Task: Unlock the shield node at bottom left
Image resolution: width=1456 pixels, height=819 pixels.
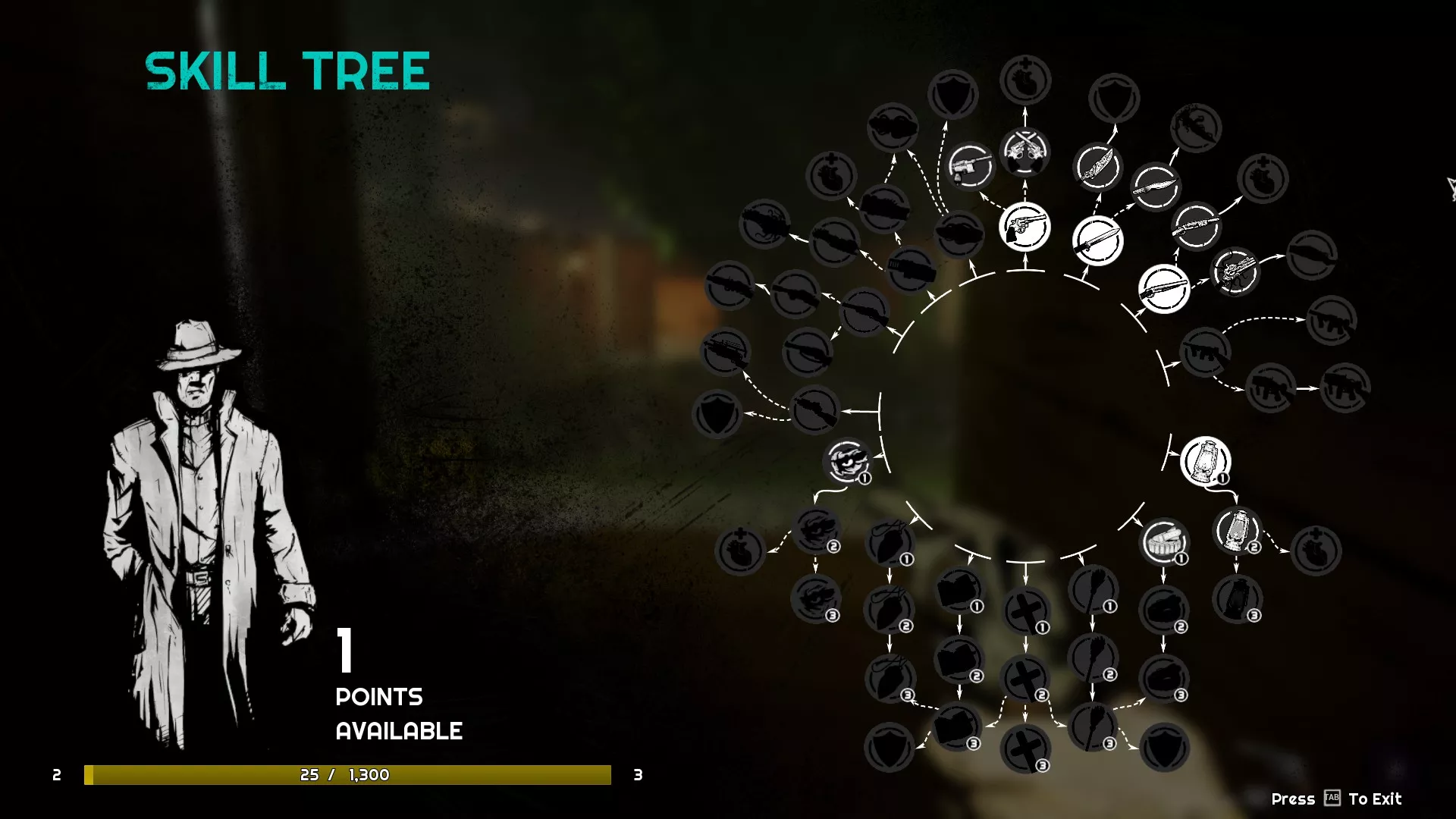Action: pos(889,748)
